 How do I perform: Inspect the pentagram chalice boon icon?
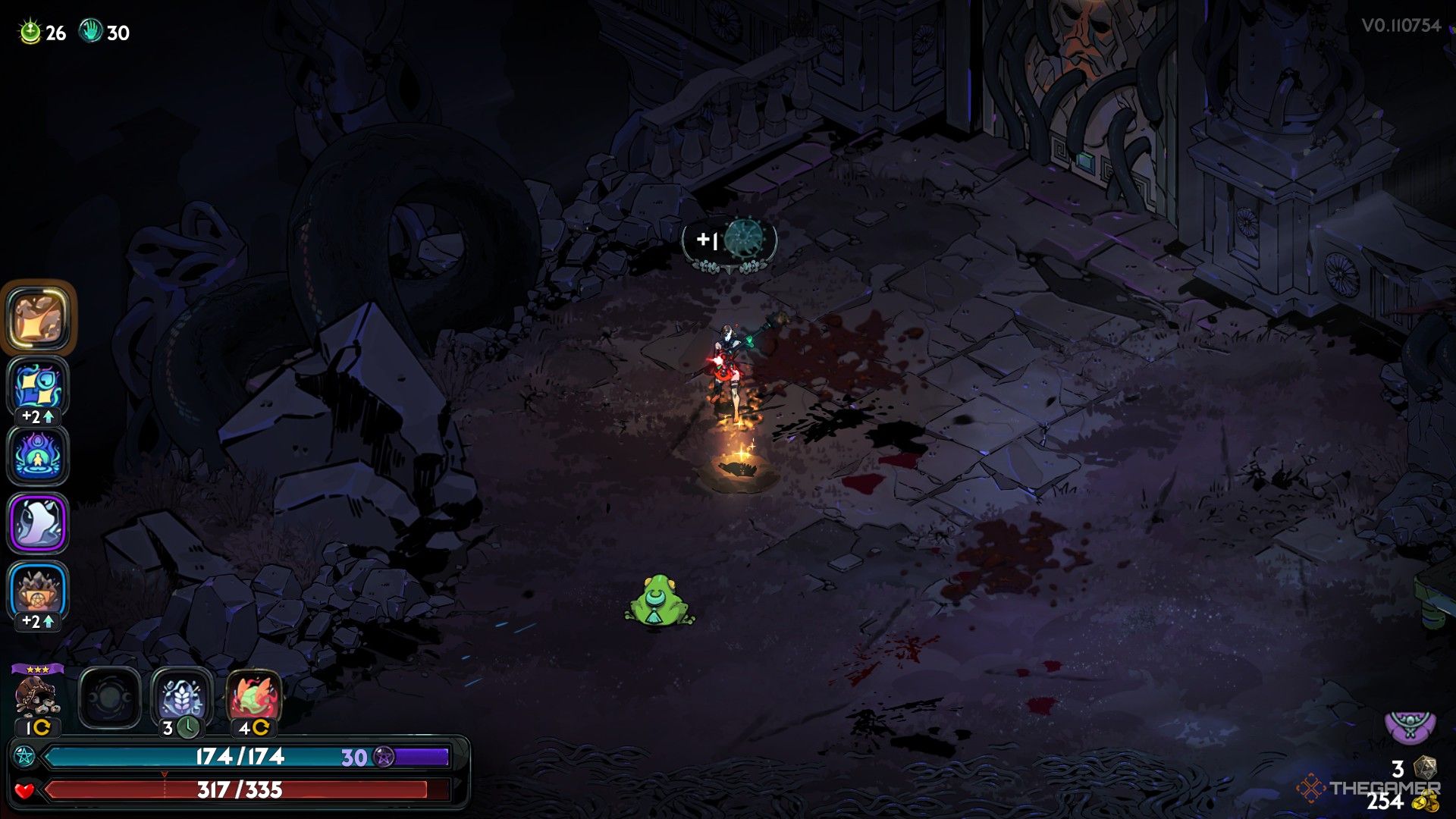38,591
